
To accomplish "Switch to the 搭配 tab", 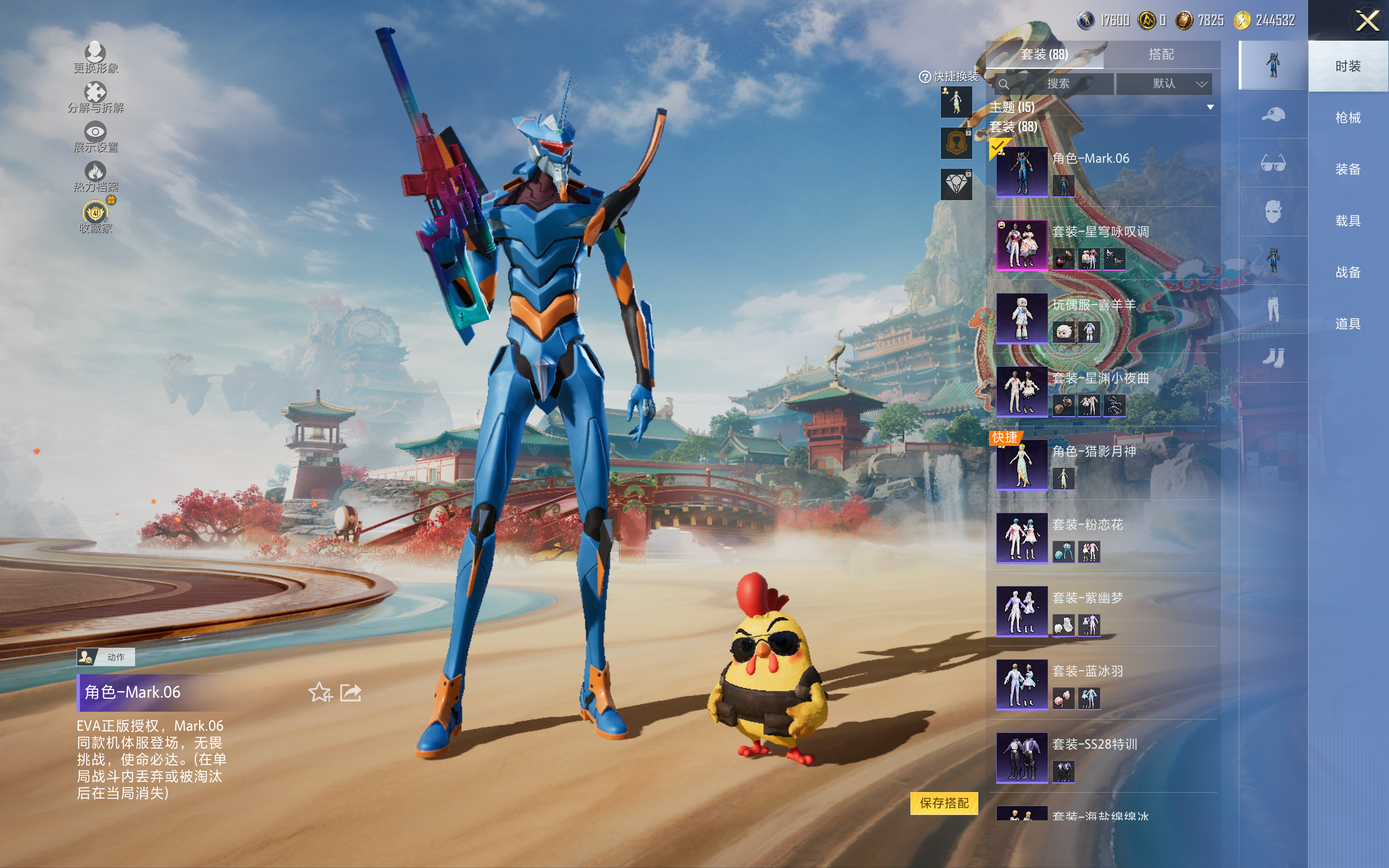I will point(1161,55).
